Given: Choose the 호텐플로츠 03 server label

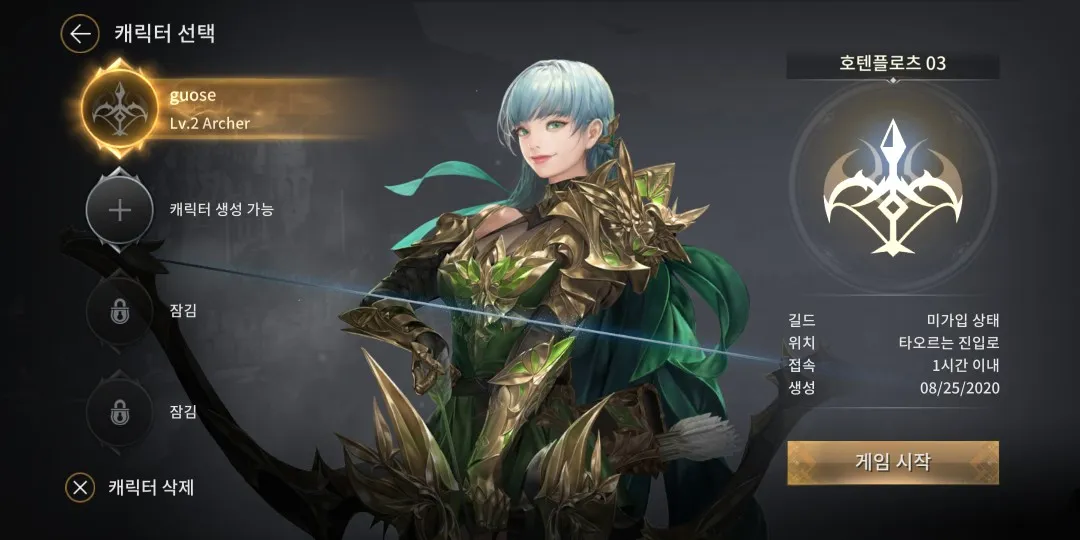Looking at the screenshot, I should pyautogui.click(x=892, y=64).
